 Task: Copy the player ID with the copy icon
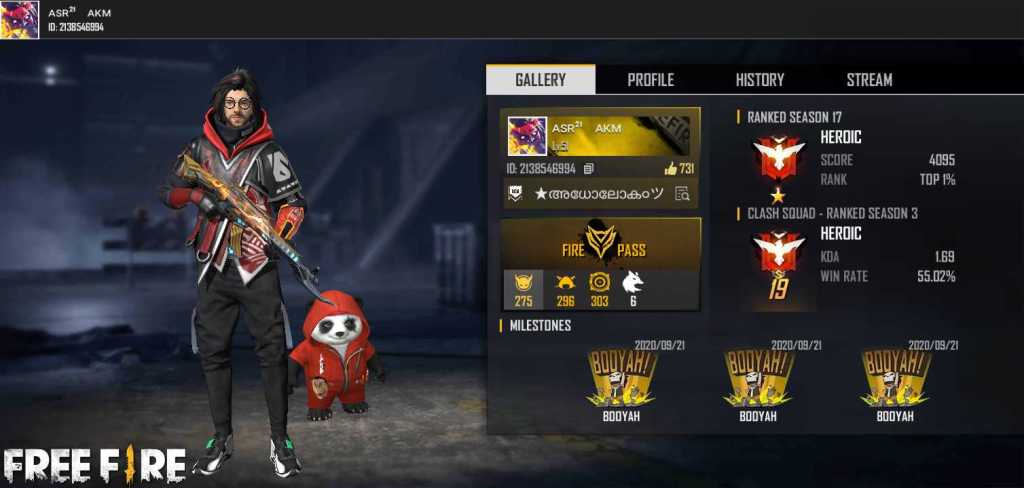(588, 169)
